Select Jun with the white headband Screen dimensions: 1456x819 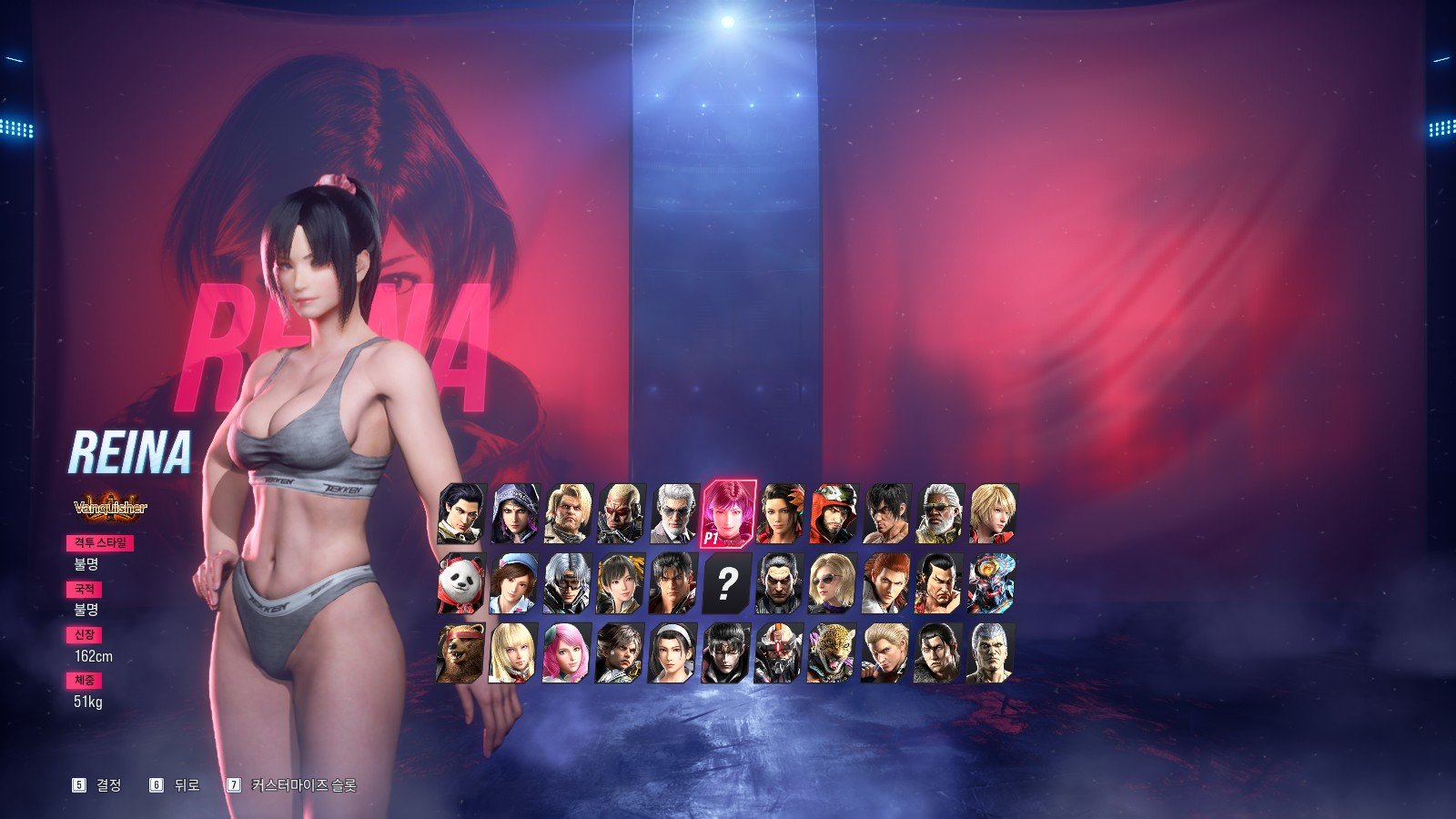pyautogui.click(x=673, y=652)
